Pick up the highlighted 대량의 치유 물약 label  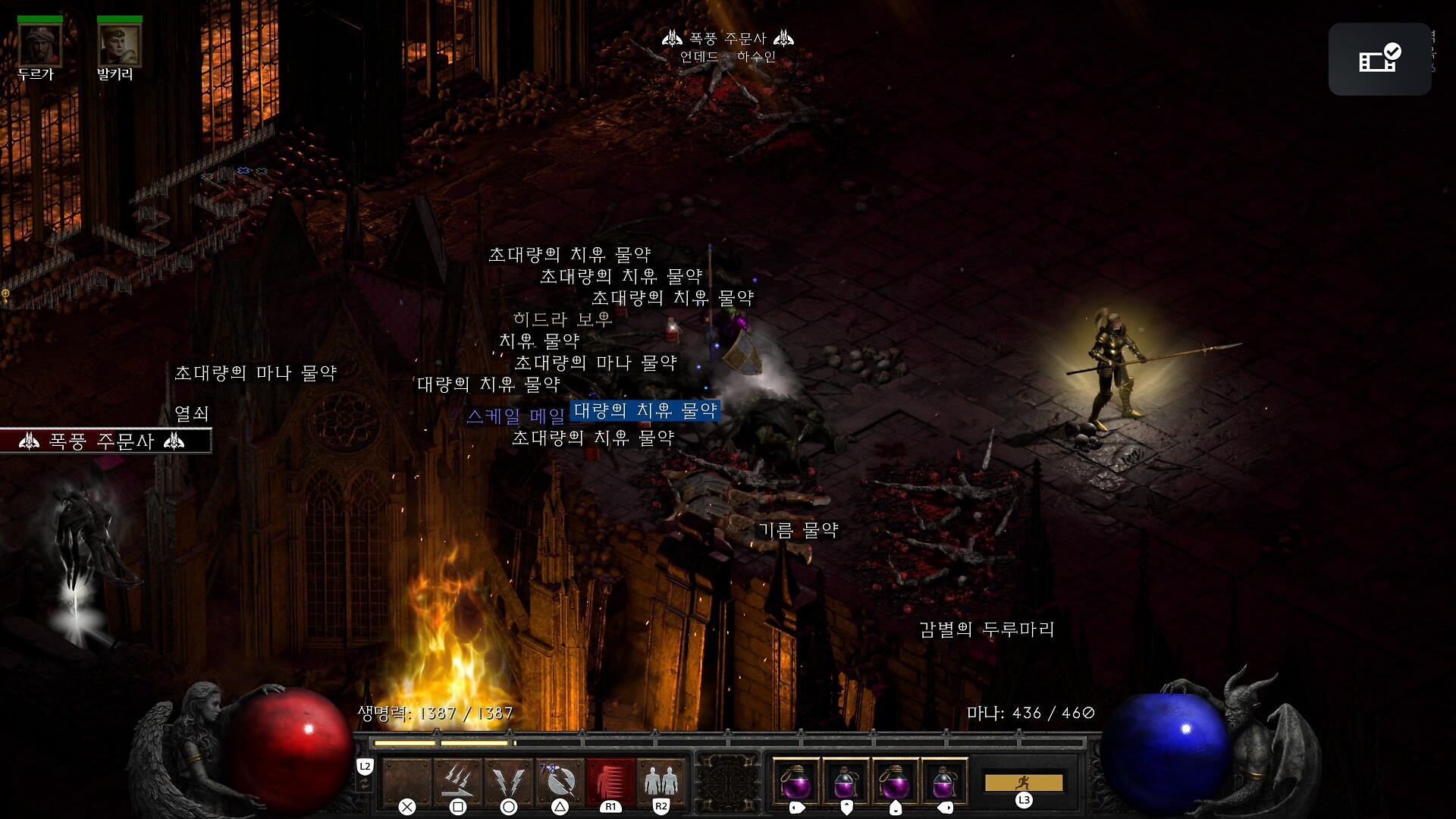645,411
